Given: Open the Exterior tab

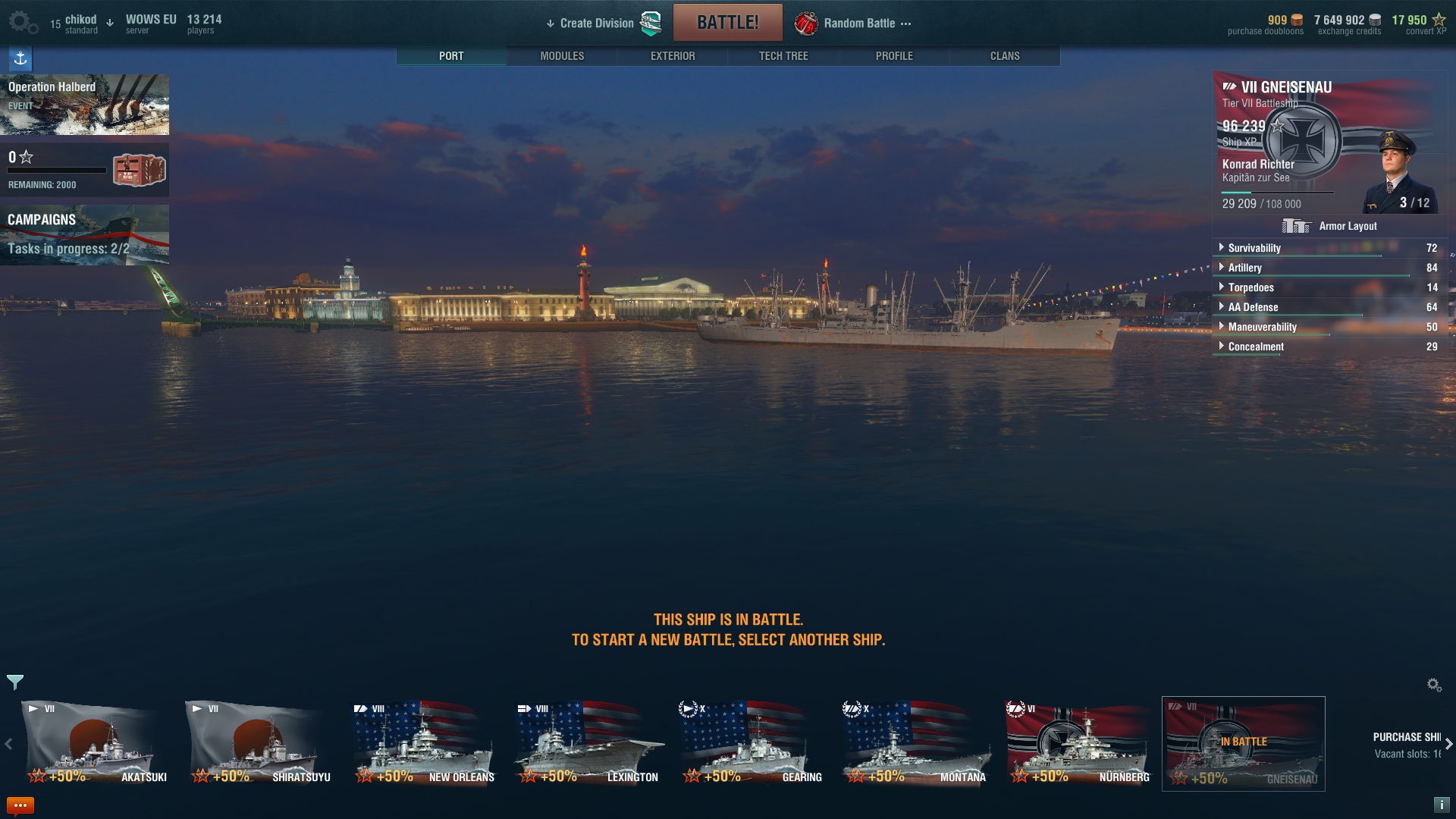Looking at the screenshot, I should 673,56.
